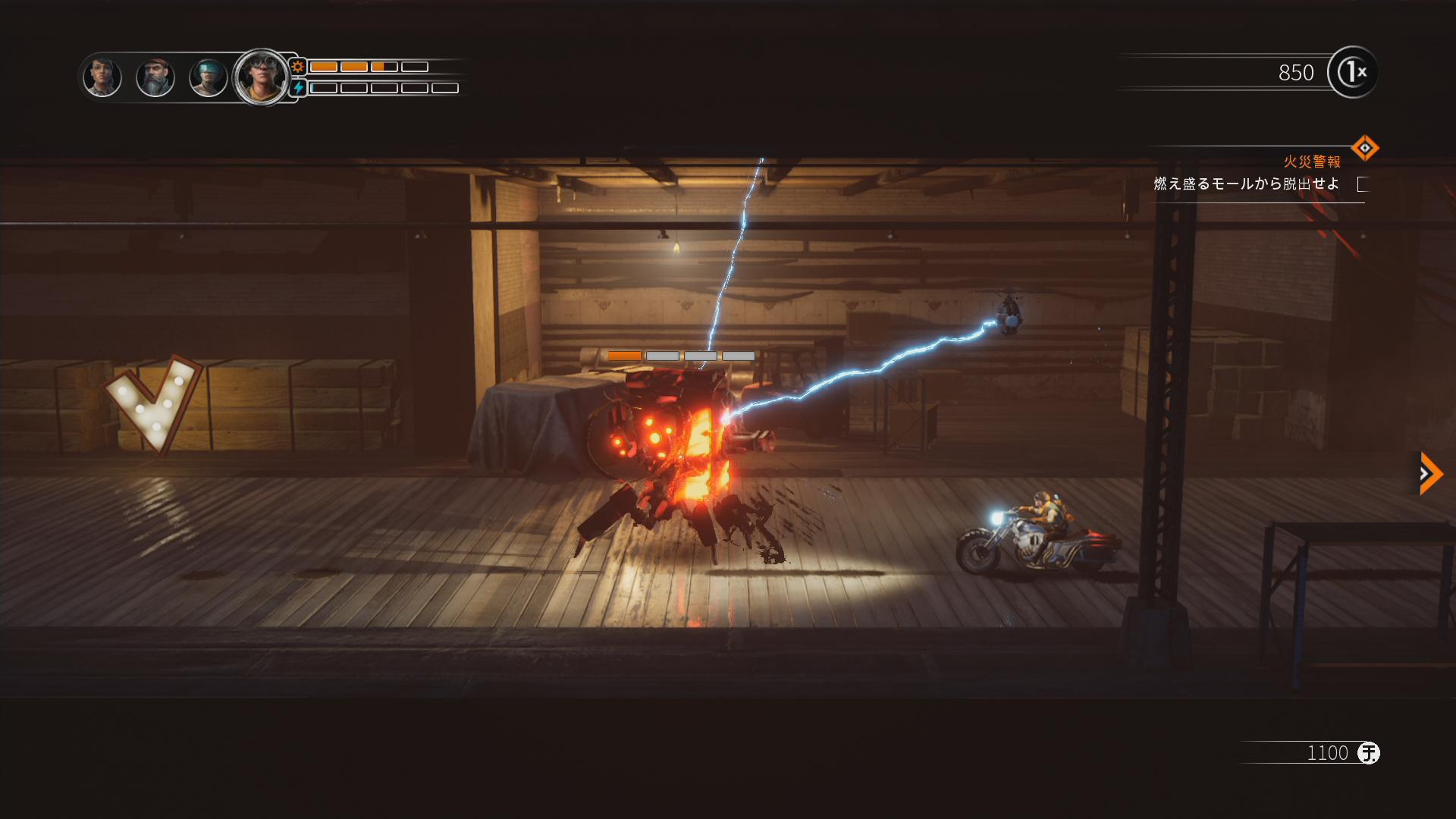Click the orange direction arrow indicator
This screenshot has width=1456, height=819.
tap(1429, 474)
